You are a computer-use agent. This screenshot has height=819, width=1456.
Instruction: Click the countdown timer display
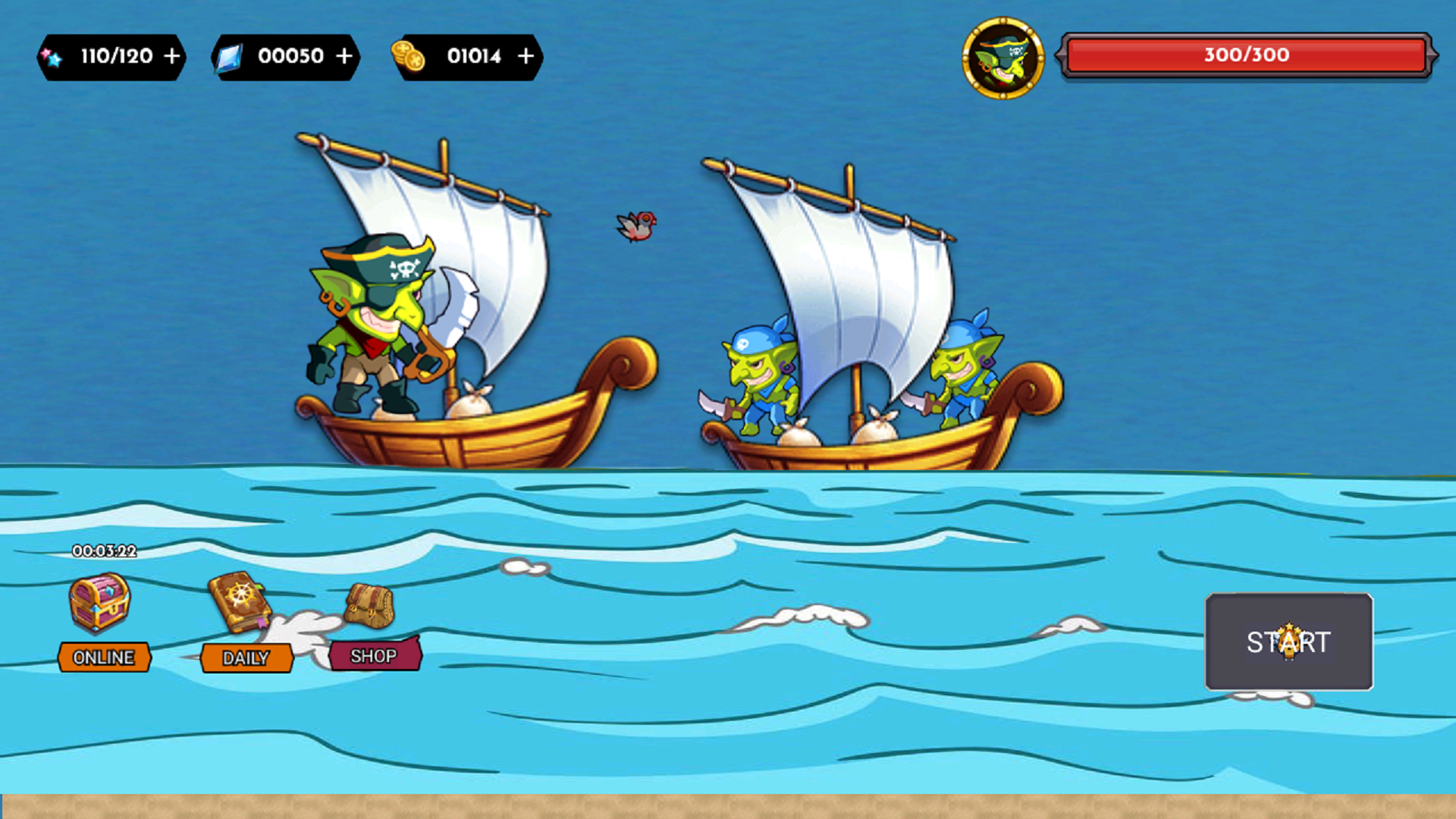[104, 552]
